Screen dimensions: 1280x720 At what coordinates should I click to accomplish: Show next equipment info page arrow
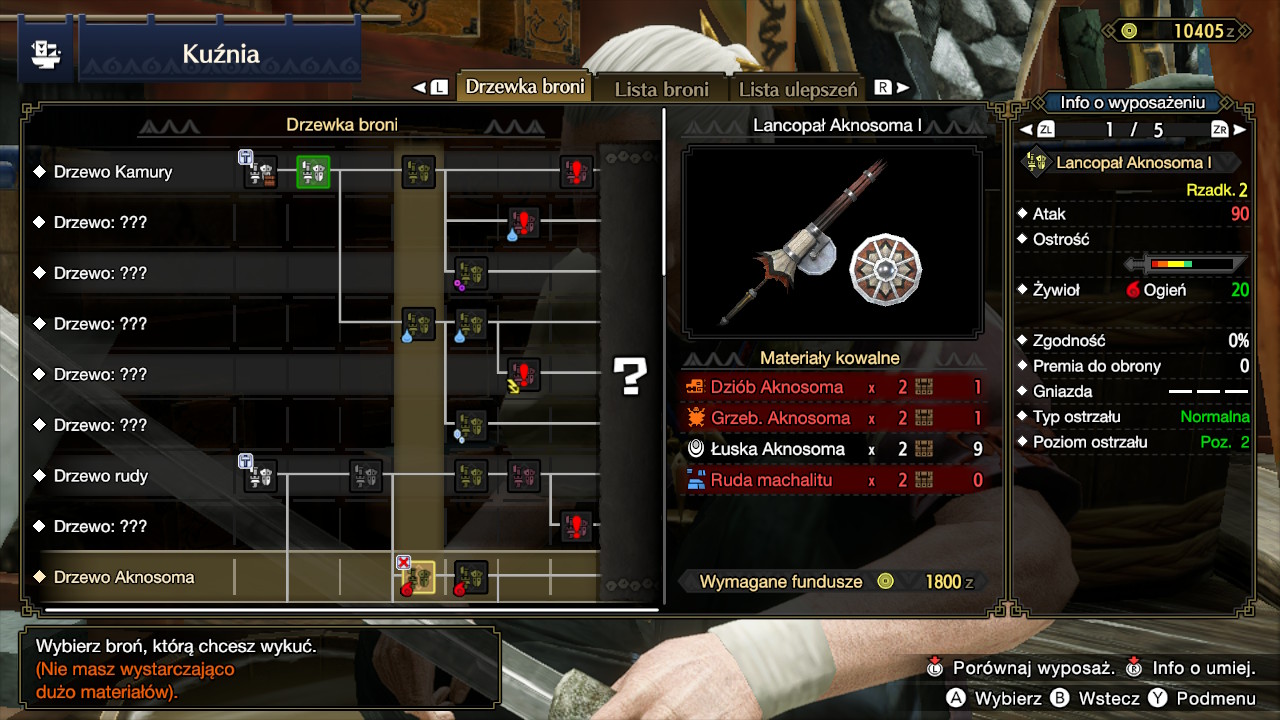1240,130
